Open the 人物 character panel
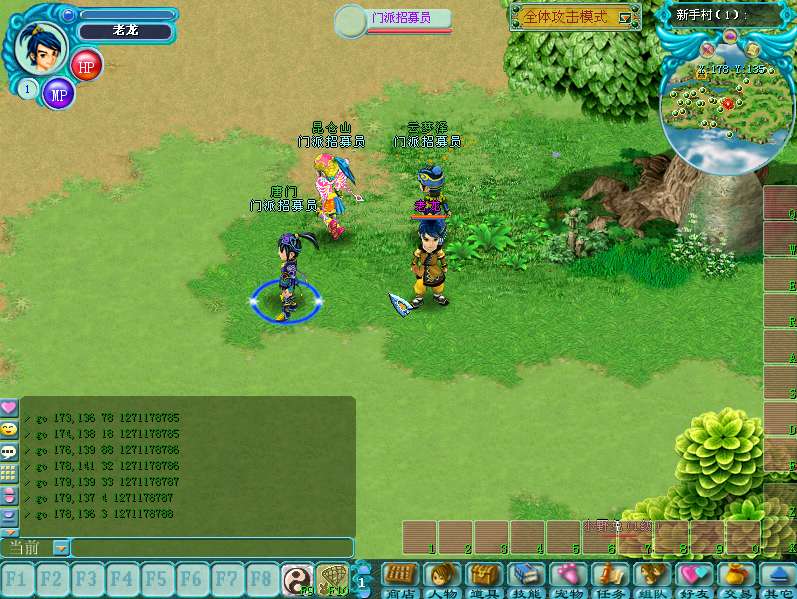Viewport: 797px width, 599px height. coord(442,578)
